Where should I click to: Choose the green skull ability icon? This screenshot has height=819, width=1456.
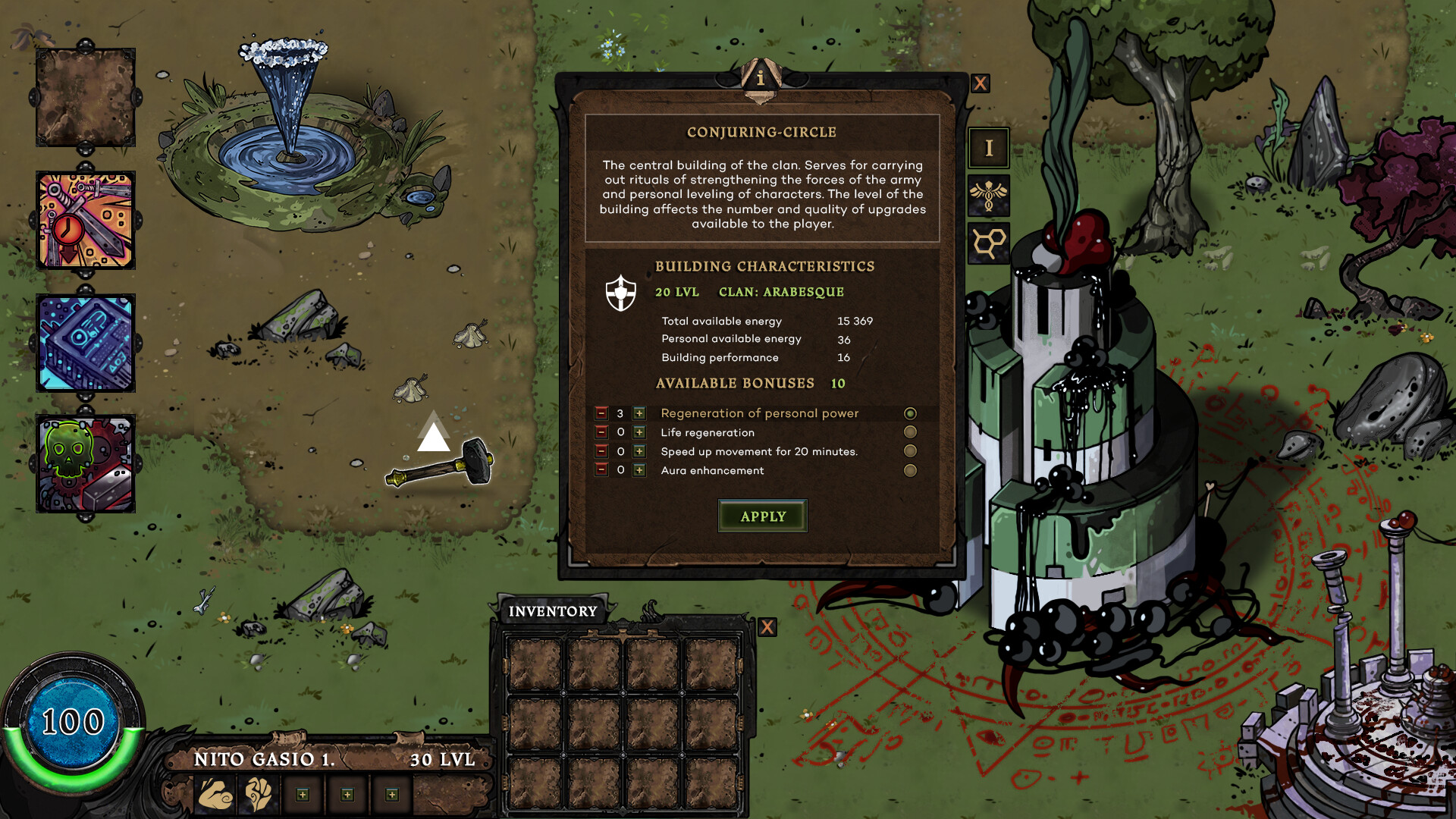pos(86,464)
